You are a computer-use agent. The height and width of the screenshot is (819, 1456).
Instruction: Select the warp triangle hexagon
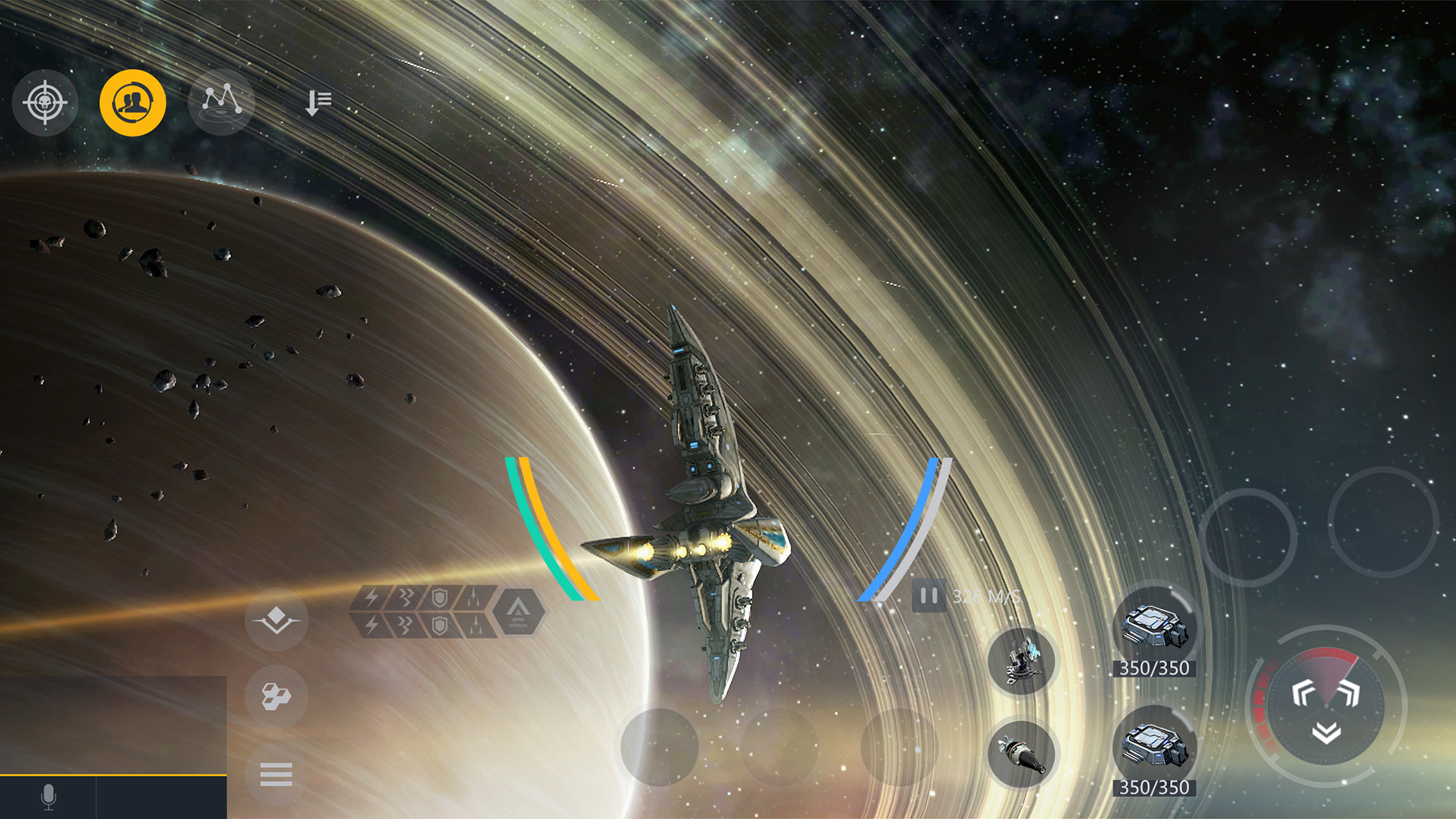coord(517,612)
